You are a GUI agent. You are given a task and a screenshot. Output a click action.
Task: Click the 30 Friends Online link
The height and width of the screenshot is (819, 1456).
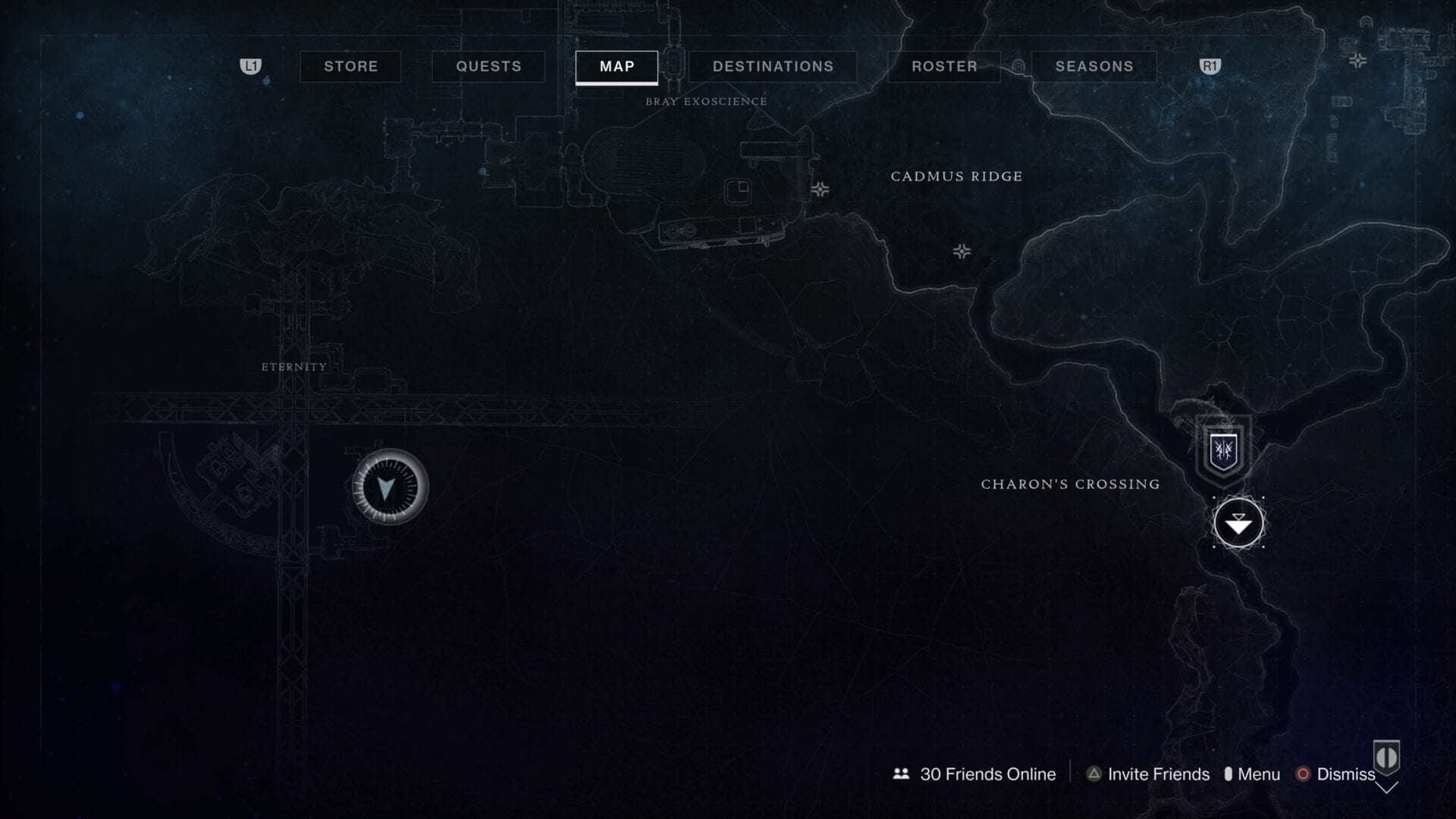(x=986, y=774)
